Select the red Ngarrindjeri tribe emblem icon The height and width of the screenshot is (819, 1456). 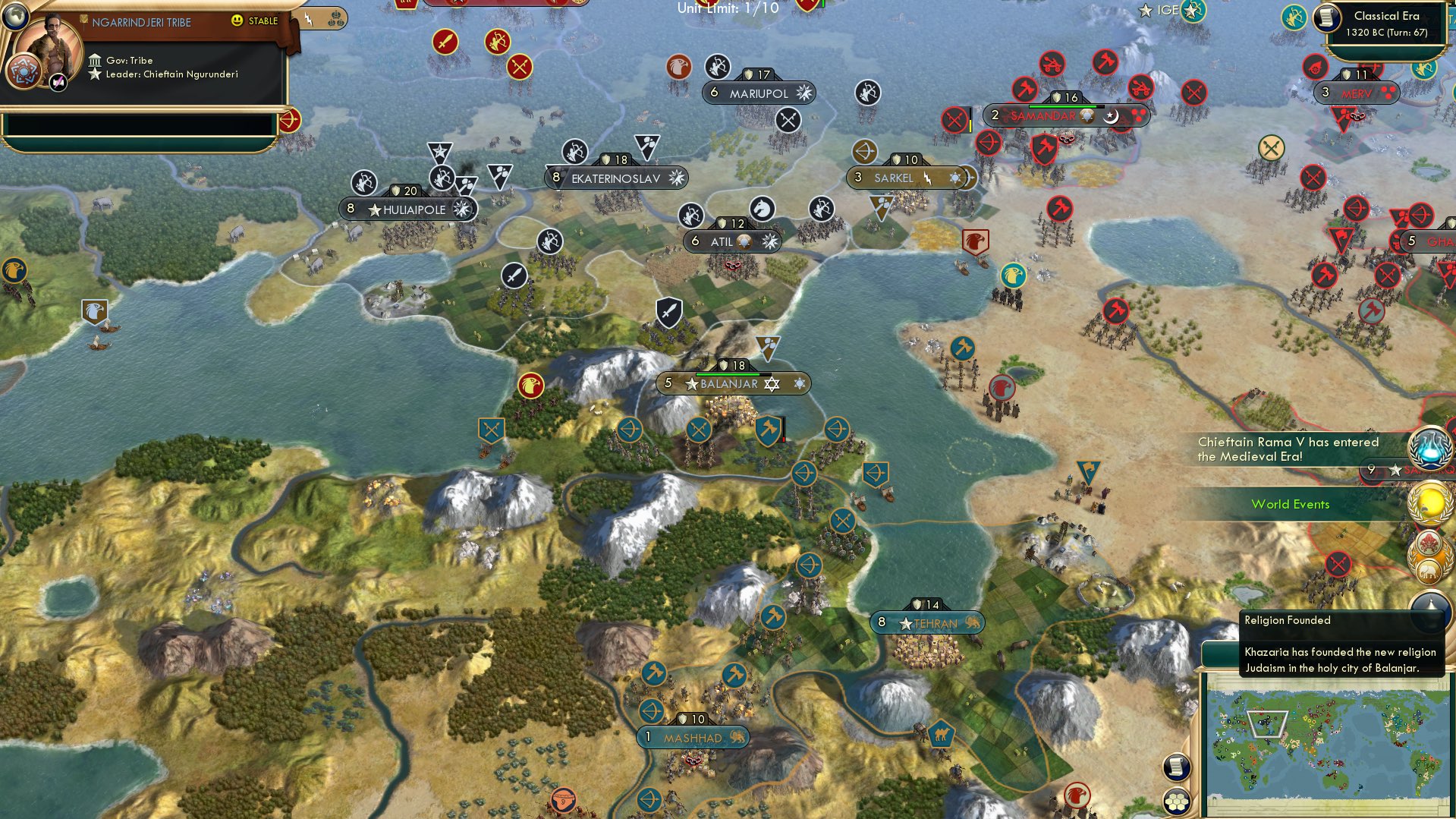24,71
